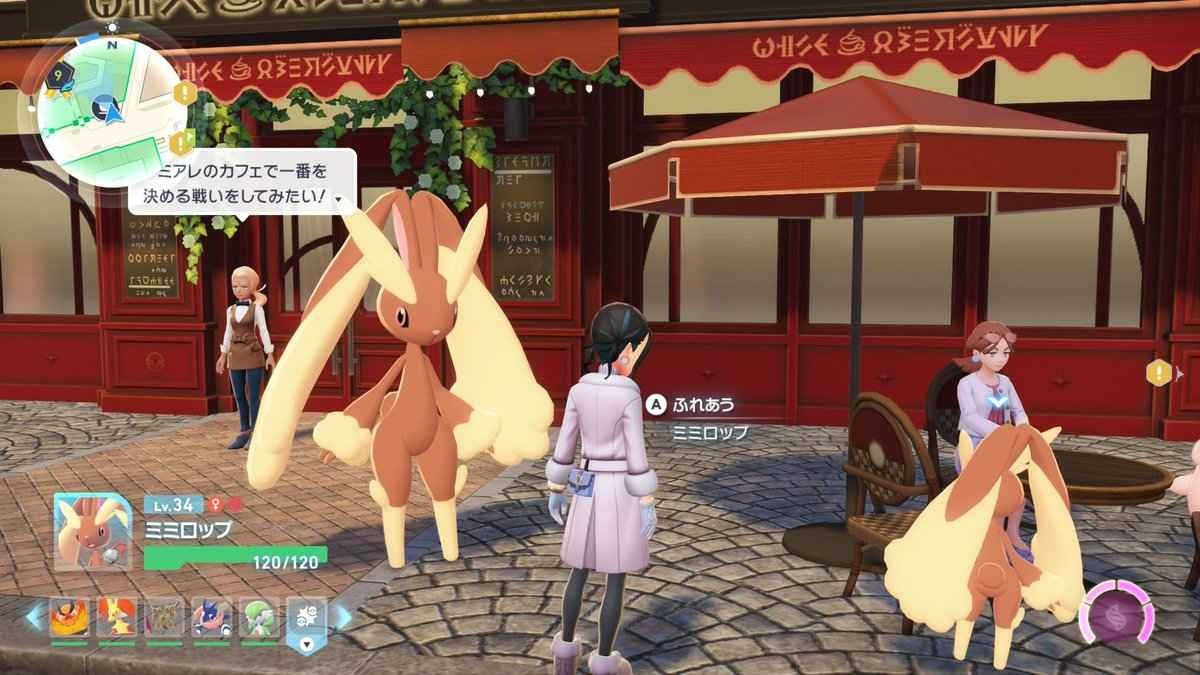Select the number 9 marker on minimap
The height and width of the screenshot is (675, 1200).
58,73
